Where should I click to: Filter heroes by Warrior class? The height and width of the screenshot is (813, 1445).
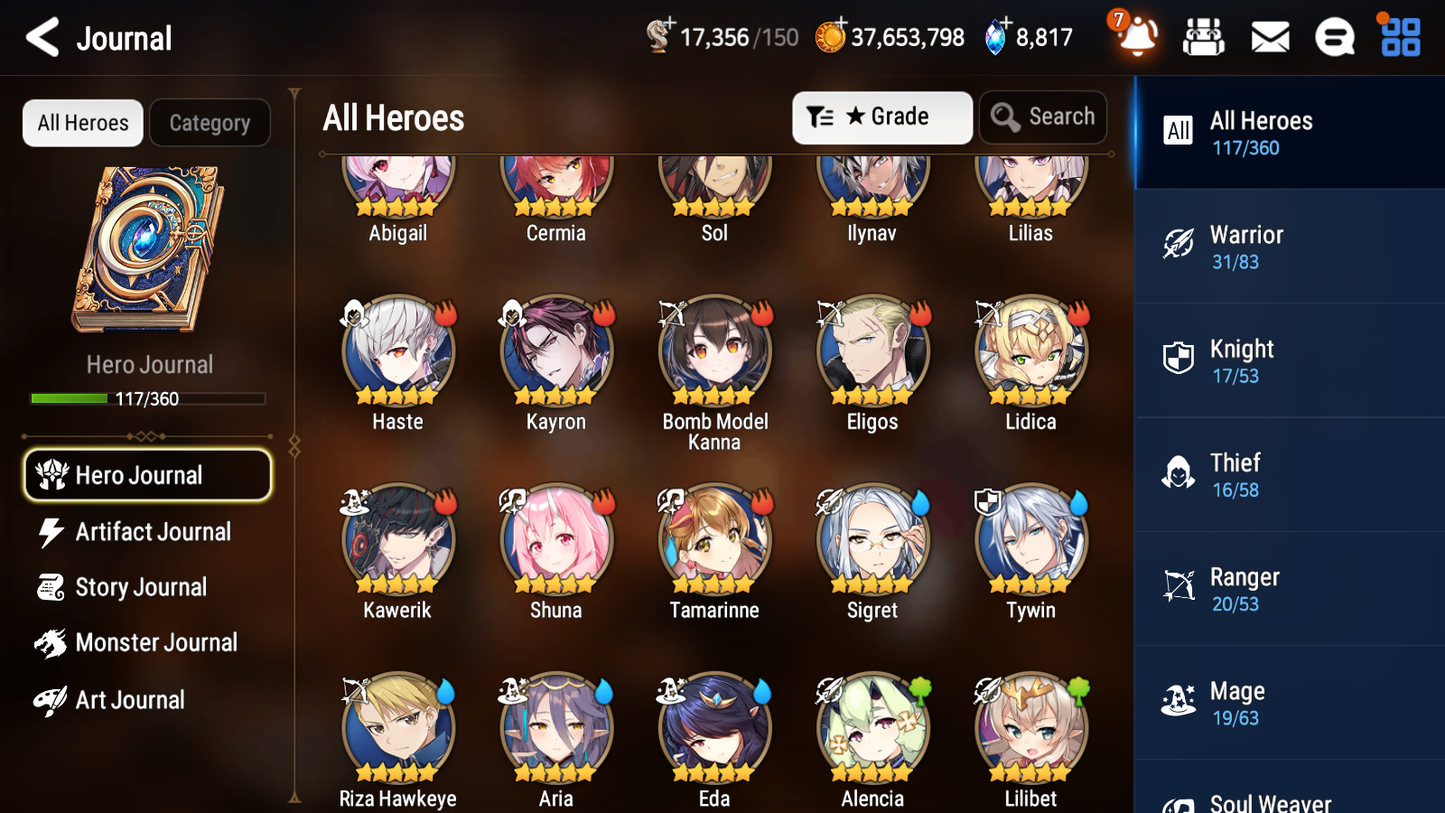(x=1289, y=246)
